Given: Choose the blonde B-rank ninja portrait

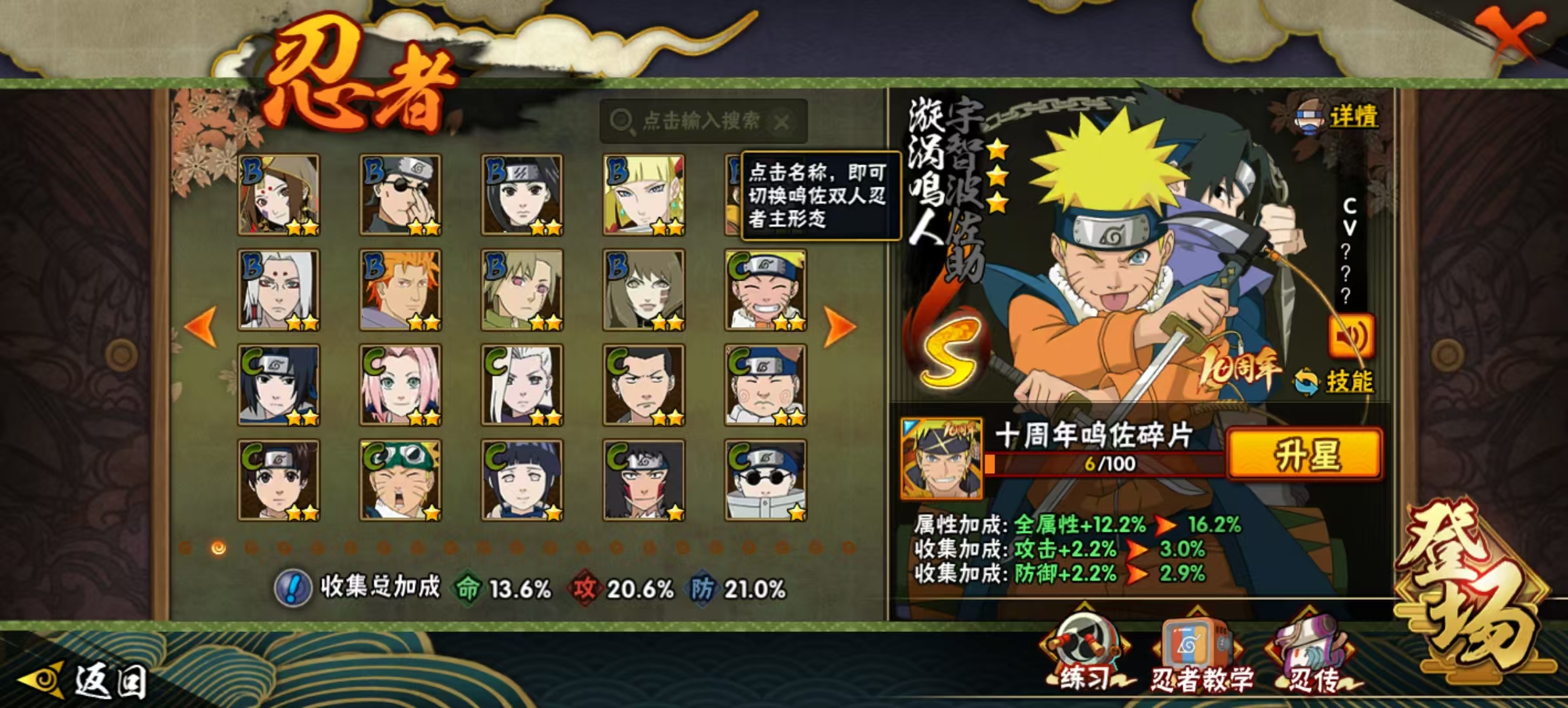Looking at the screenshot, I should 644,195.
